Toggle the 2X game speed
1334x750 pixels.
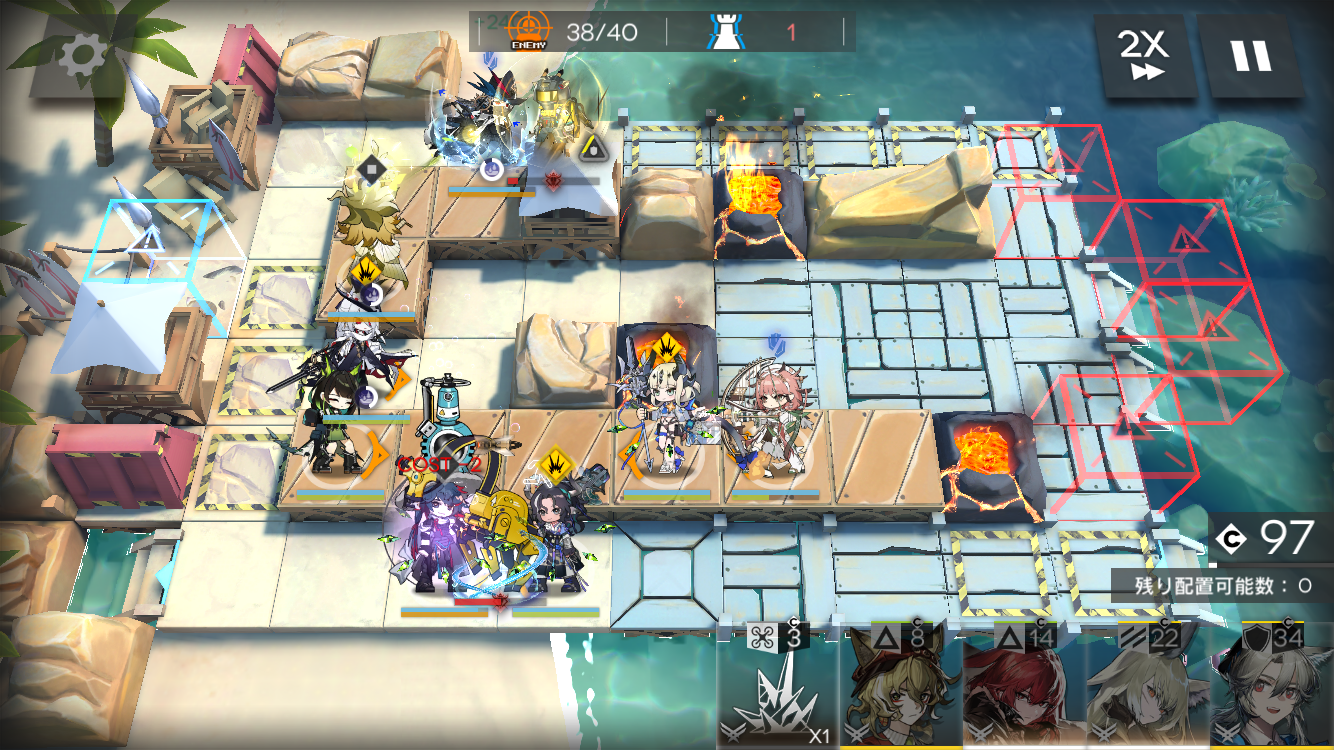(x=1143, y=54)
